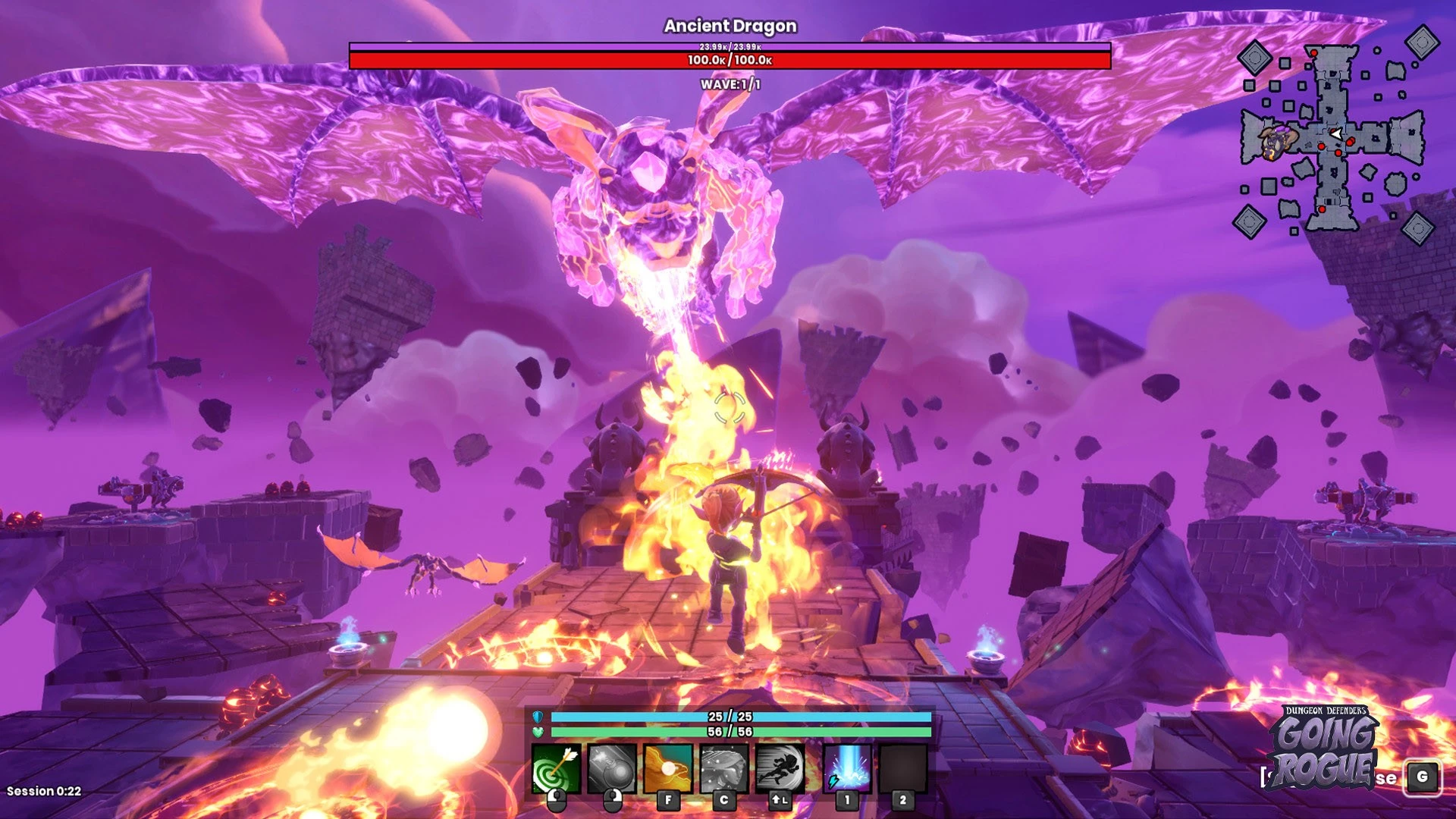Use the golden phoenix ability
The image size is (1456, 819).
668,768
